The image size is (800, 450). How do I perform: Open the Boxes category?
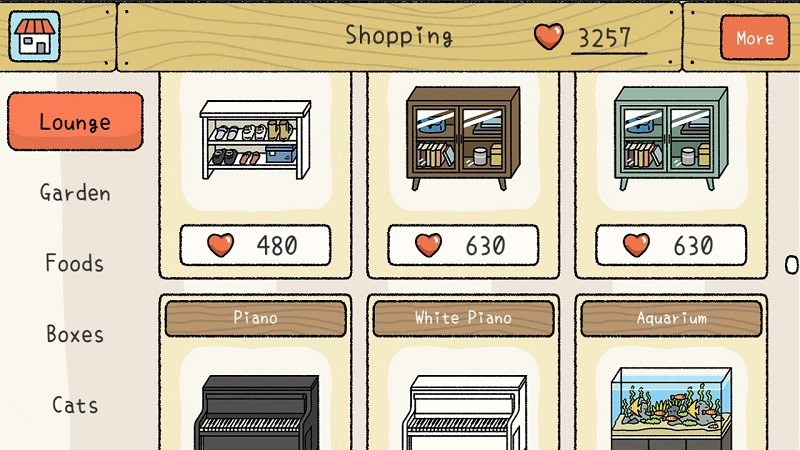coord(75,334)
